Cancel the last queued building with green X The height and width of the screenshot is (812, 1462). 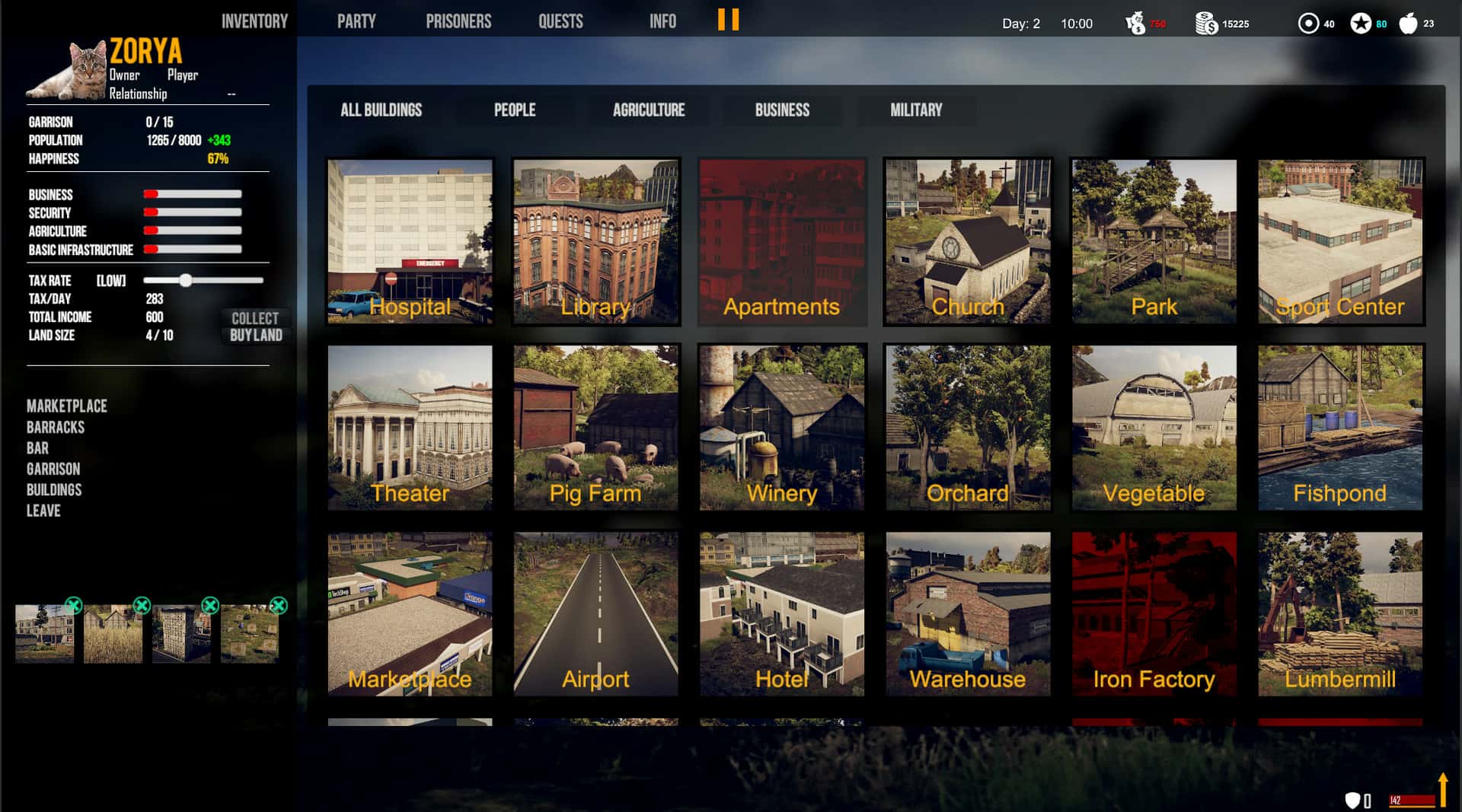click(278, 605)
